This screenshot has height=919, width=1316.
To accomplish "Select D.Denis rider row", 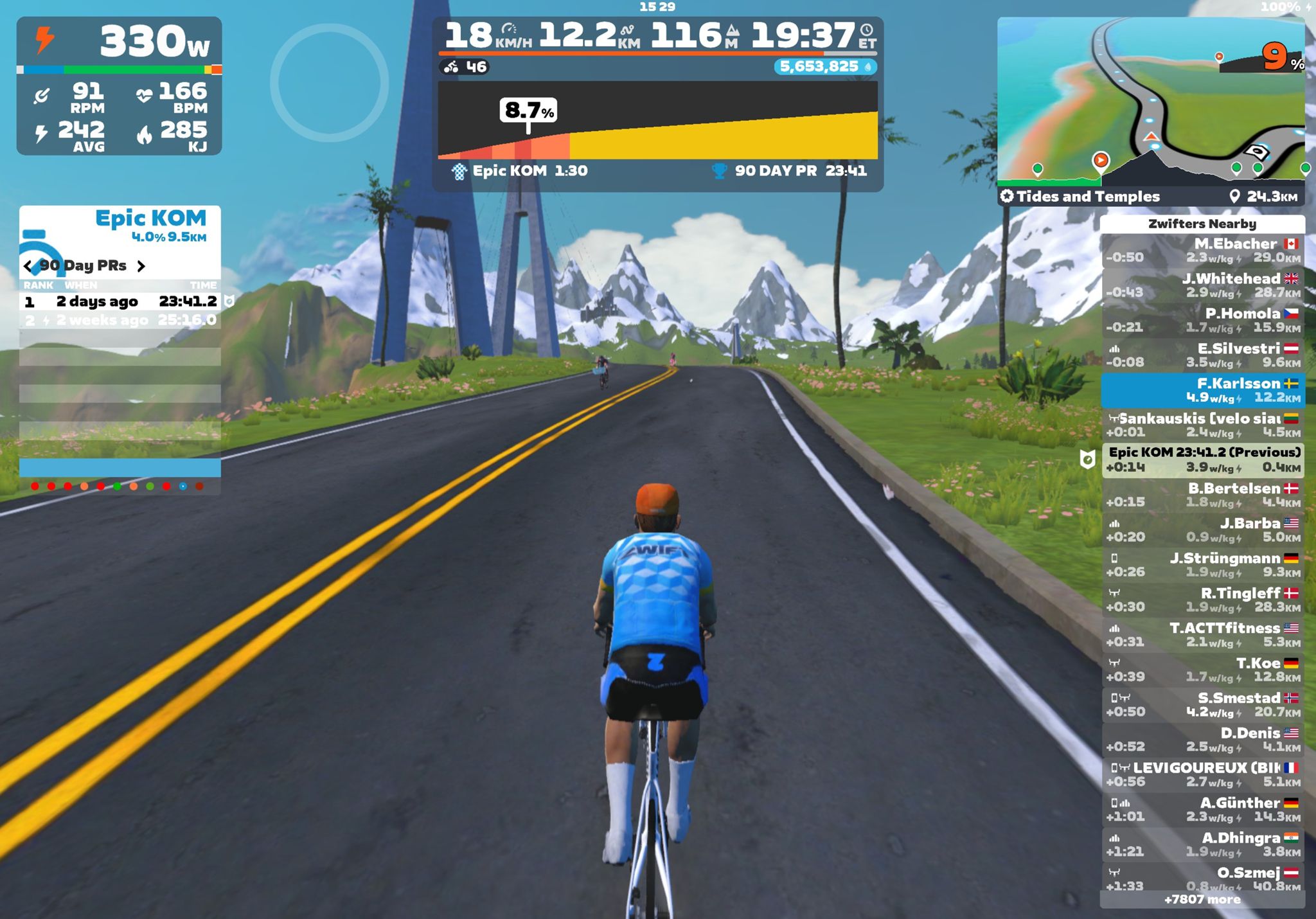I will 1202,740.
